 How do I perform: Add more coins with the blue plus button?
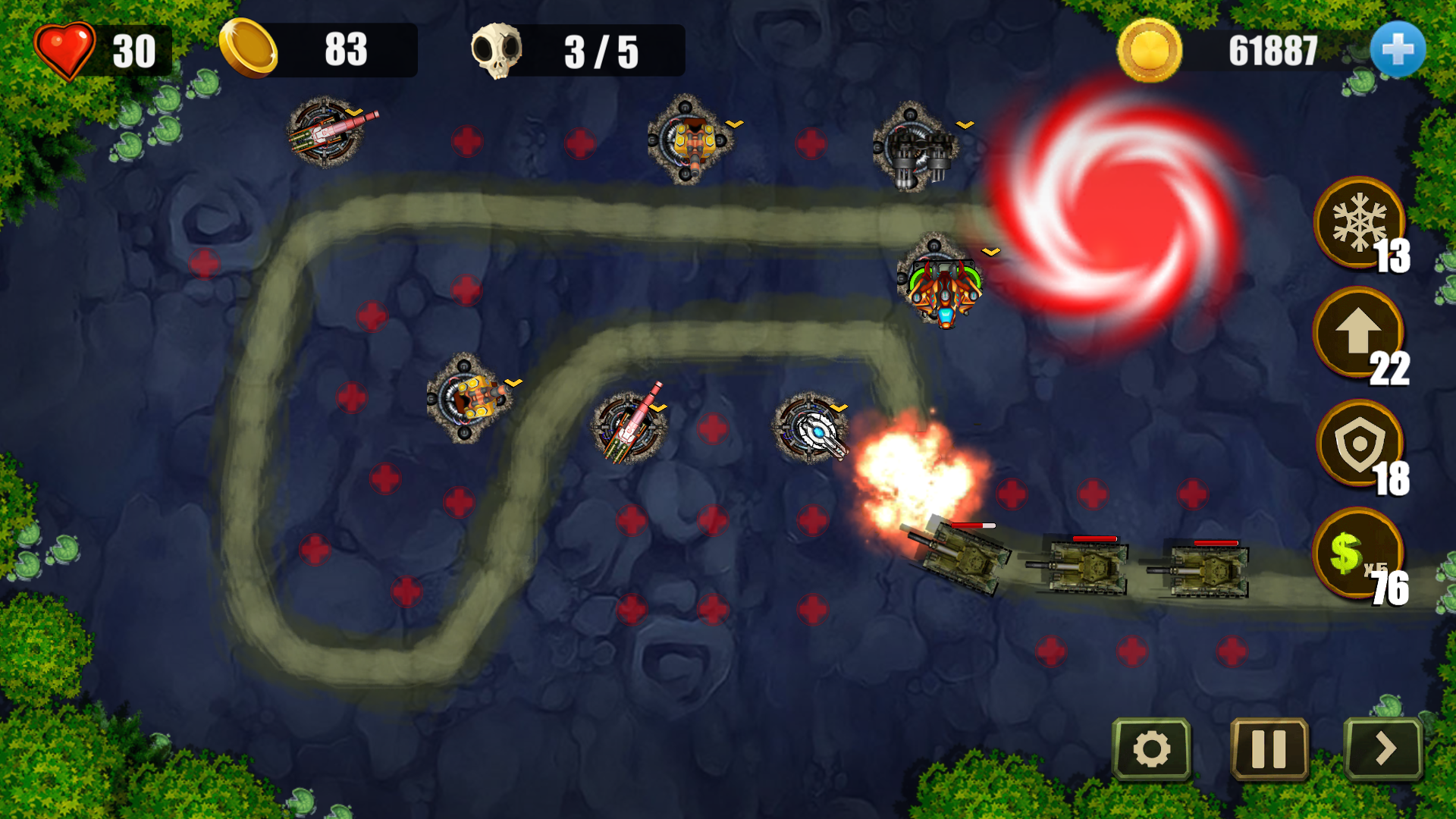(1398, 50)
